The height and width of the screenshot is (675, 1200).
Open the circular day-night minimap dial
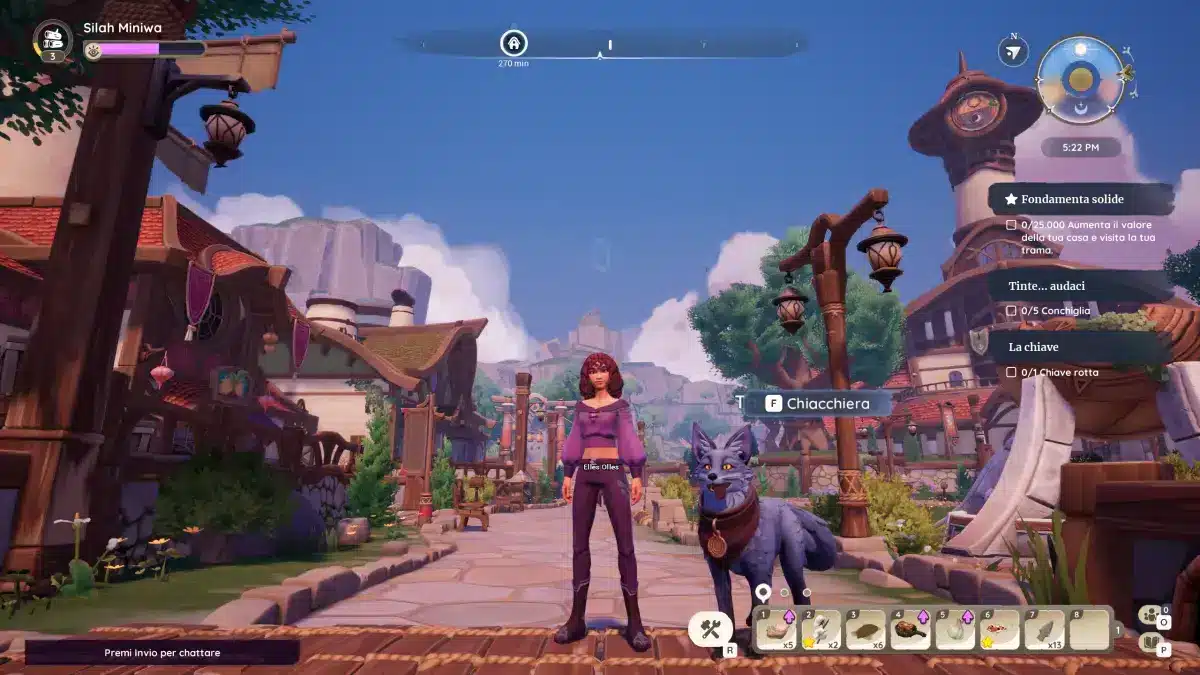[x=1080, y=79]
